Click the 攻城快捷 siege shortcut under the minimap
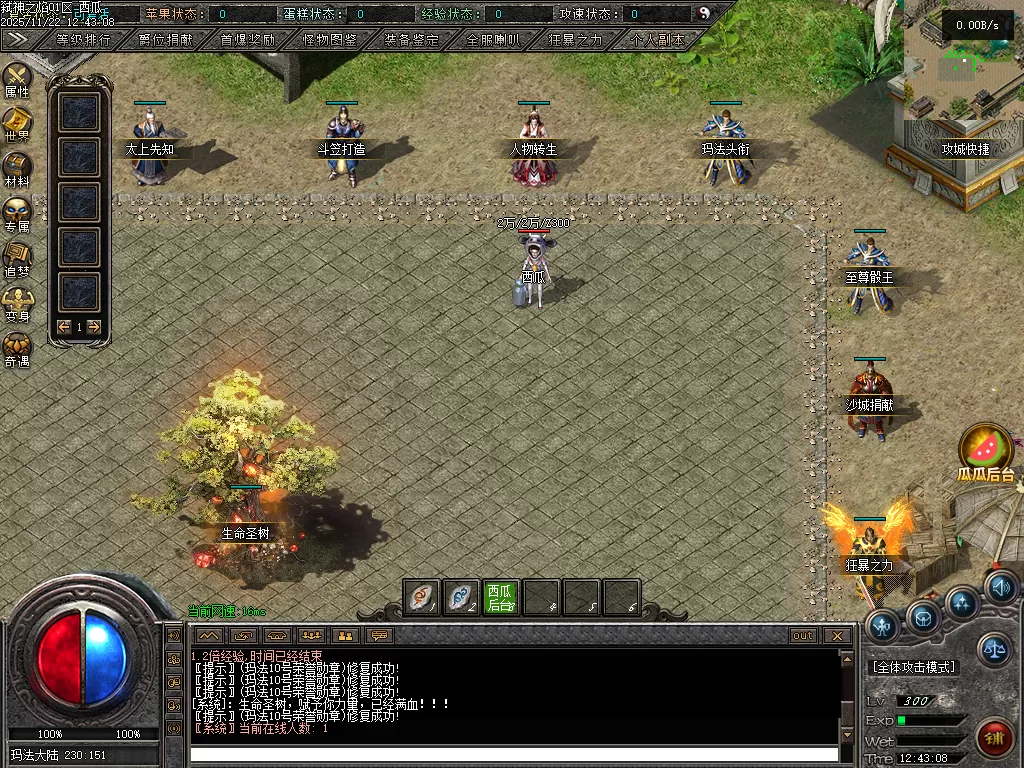 point(965,149)
